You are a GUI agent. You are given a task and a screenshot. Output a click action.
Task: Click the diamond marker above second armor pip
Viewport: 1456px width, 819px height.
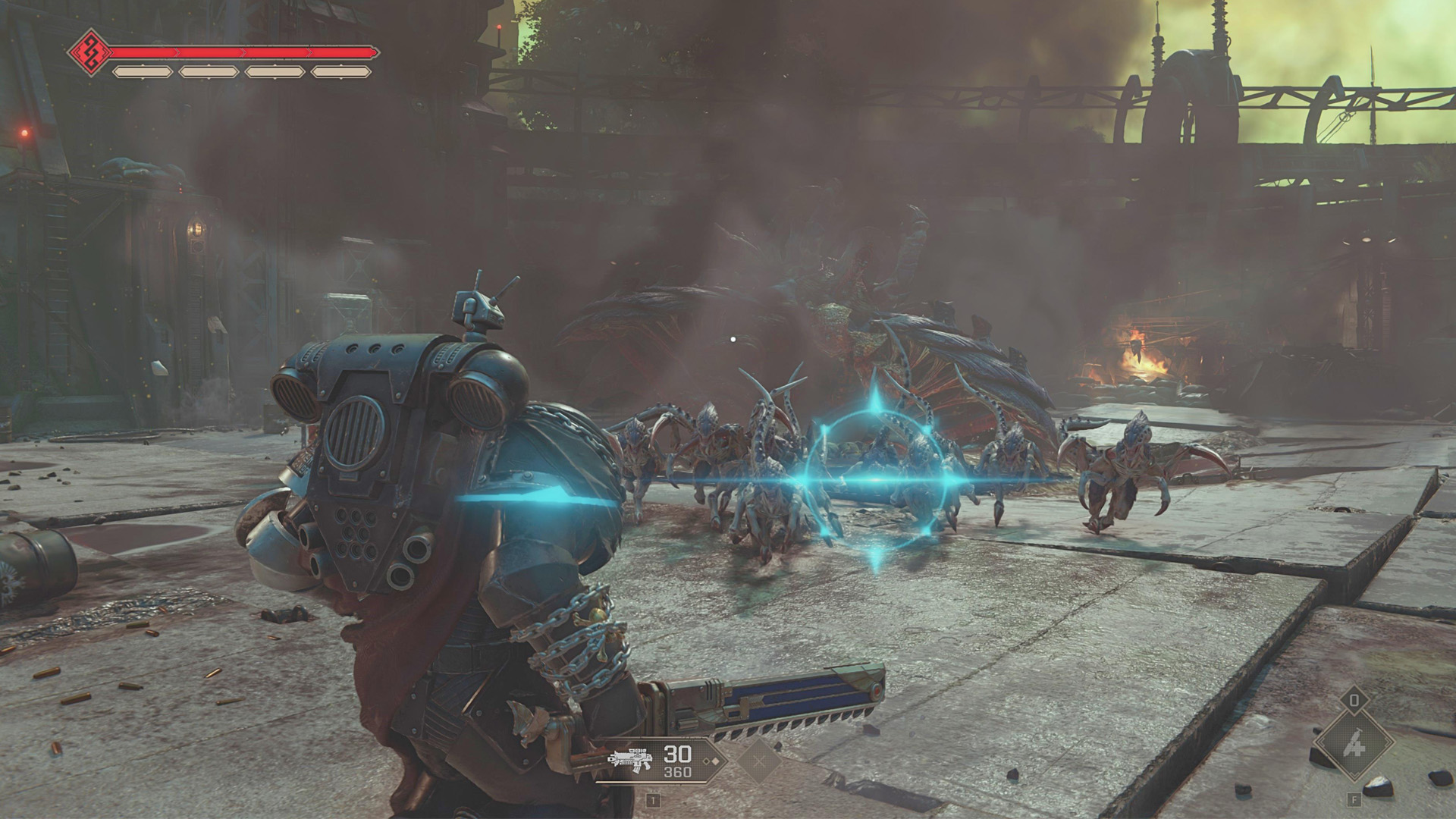click(x=209, y=64)
